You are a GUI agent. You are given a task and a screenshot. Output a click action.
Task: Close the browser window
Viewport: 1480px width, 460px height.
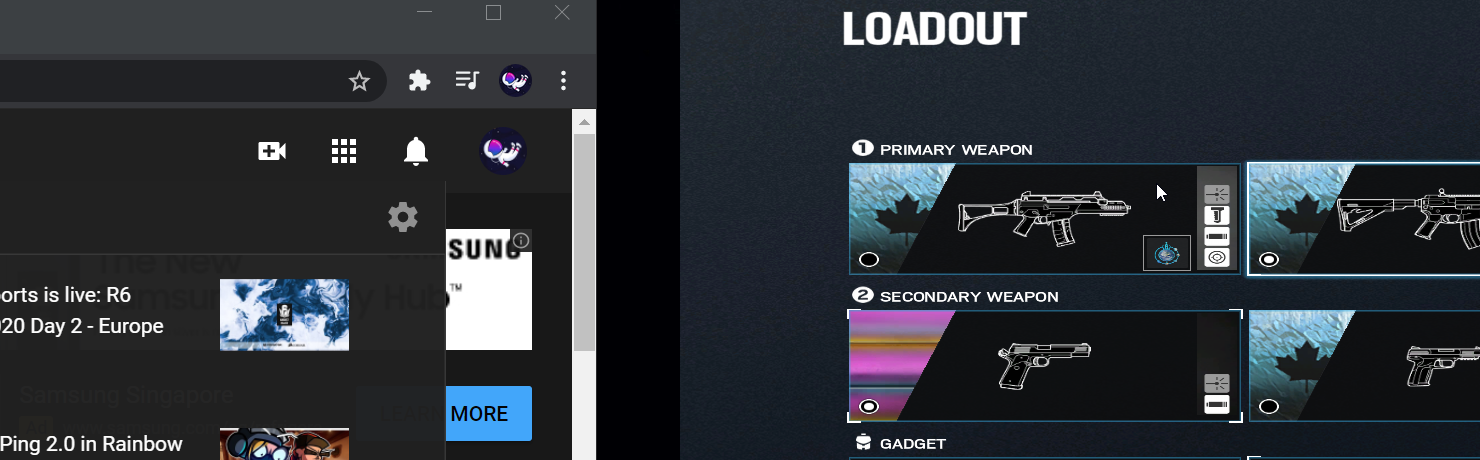click(x=562, y=13)
